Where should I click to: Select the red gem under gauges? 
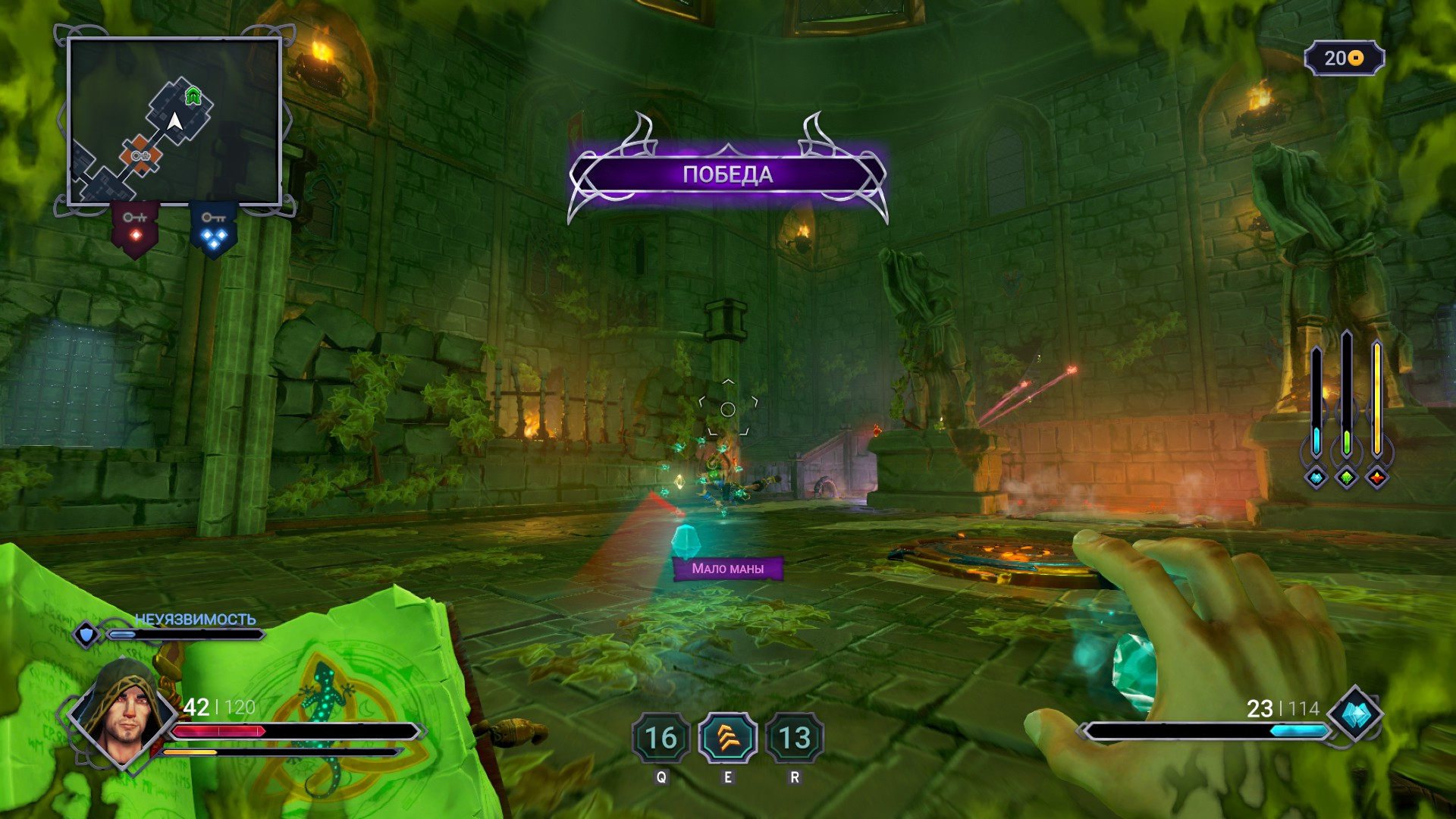point(1377,477)
